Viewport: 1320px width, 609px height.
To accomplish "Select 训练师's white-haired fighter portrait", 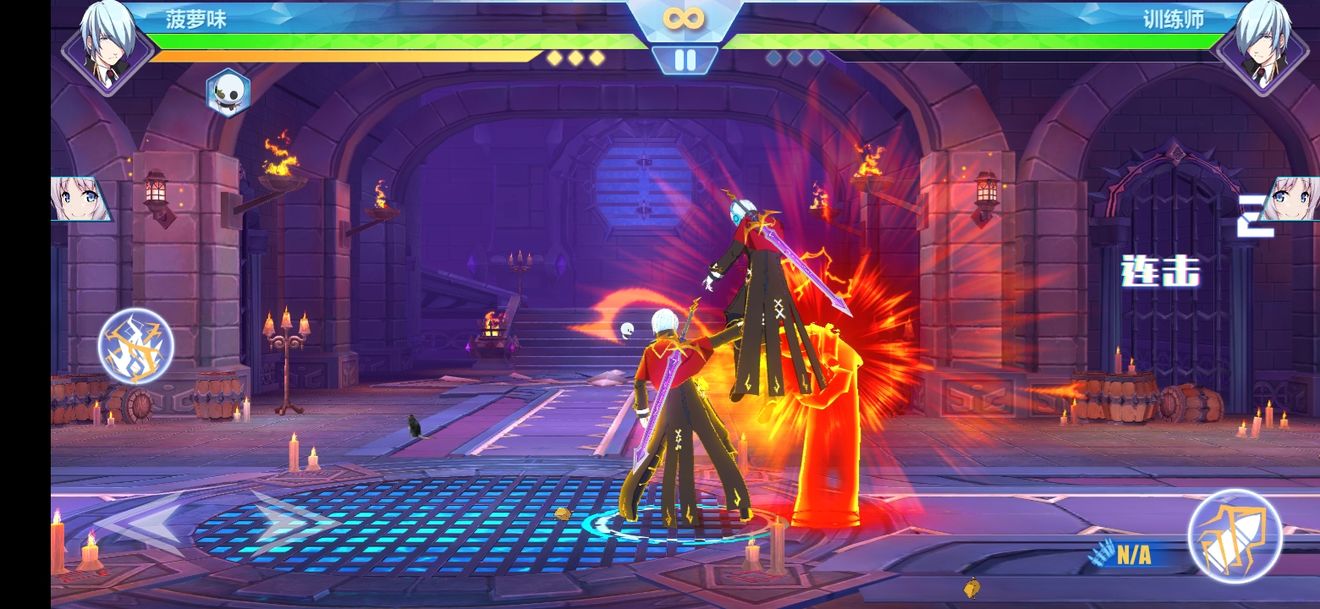I will [x=1263, y=45].
